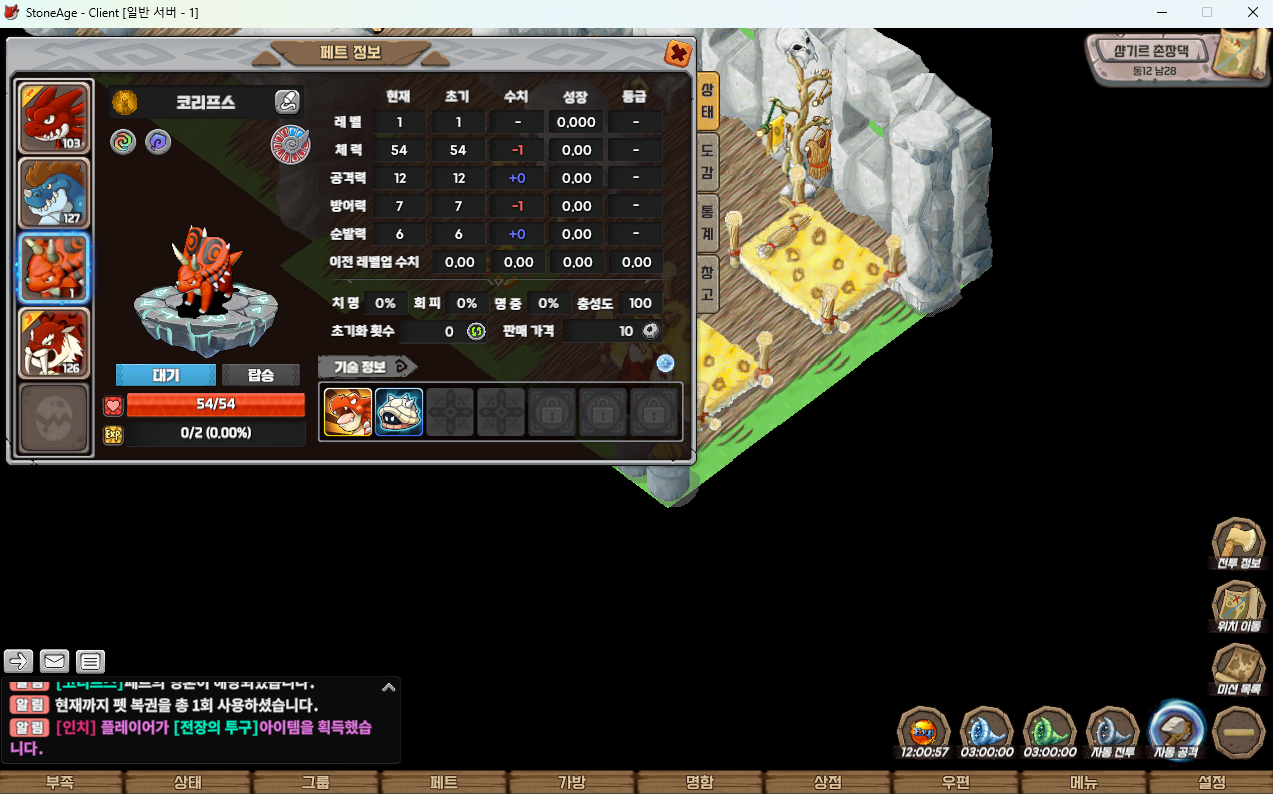The height and width of the screenshot is (794, 1273).
Task: Select the red dragon pet portrait (level 103)
Action: point(55,119)
